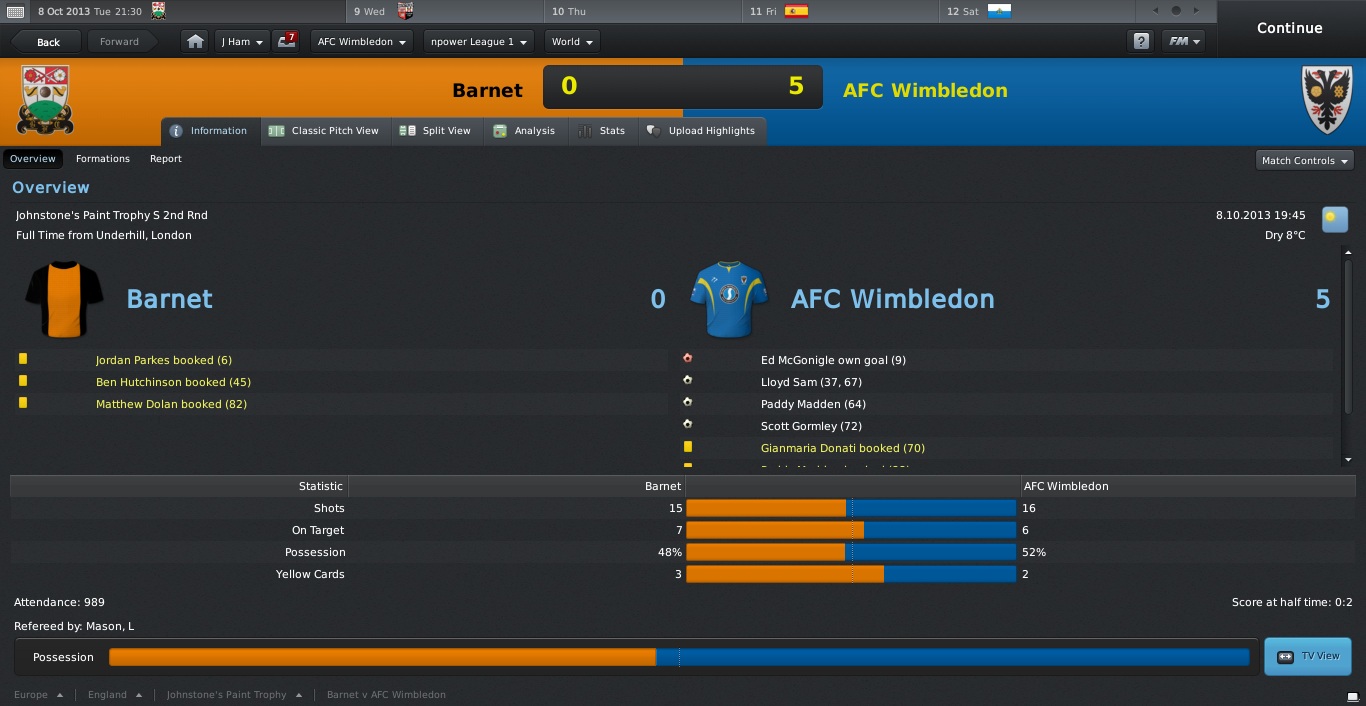Screen dimensions: 1366x706
Task: View Lloyd Sam goal entry
Action: 811,382
